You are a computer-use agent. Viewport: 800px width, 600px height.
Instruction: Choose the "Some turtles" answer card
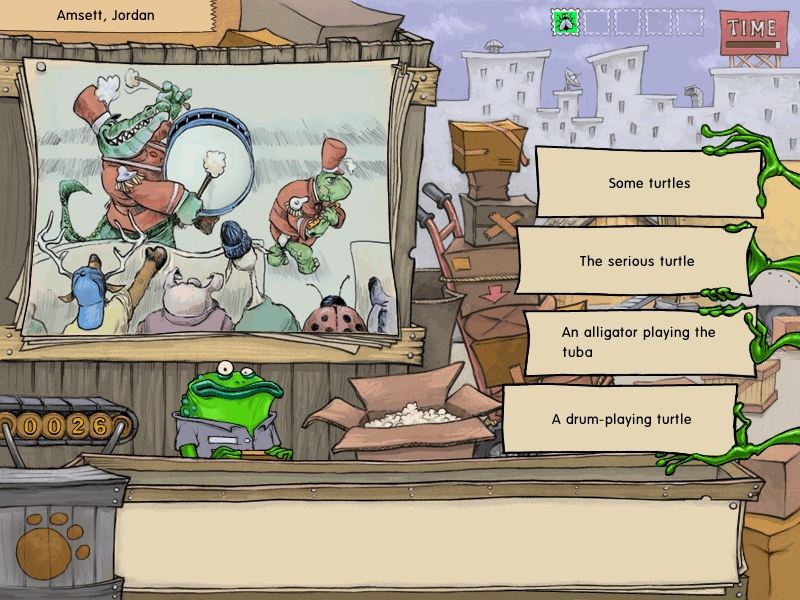pos(649,183)
